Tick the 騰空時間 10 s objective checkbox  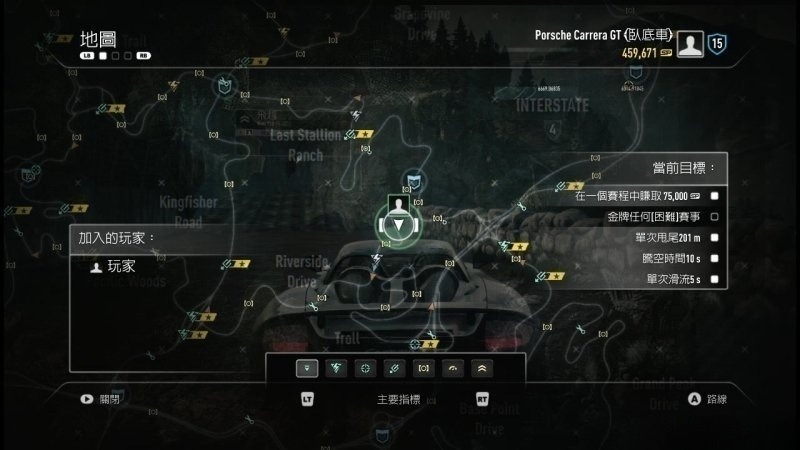point(714,259)
